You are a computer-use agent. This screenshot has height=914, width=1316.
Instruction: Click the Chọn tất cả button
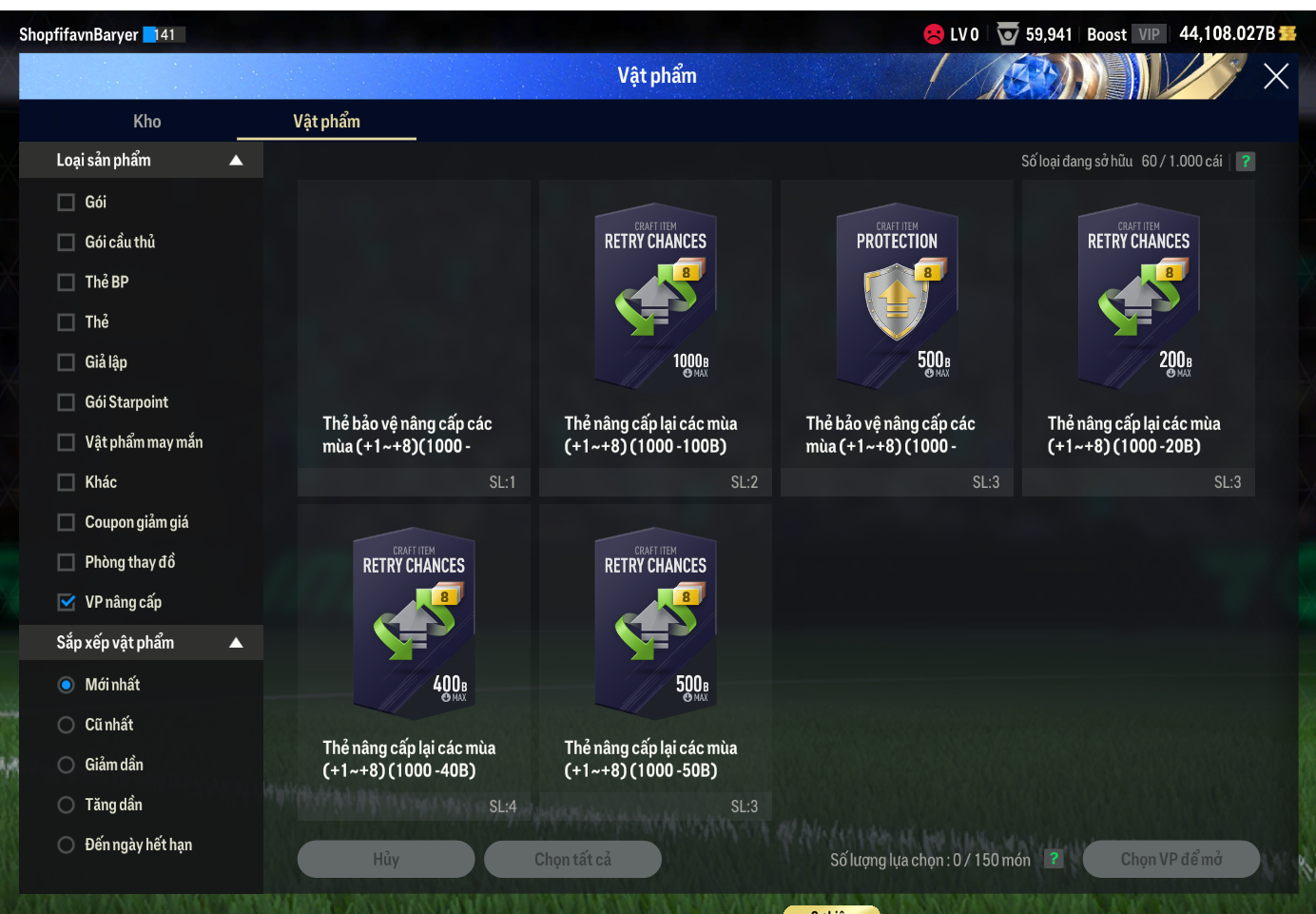[x=572, y=859]
